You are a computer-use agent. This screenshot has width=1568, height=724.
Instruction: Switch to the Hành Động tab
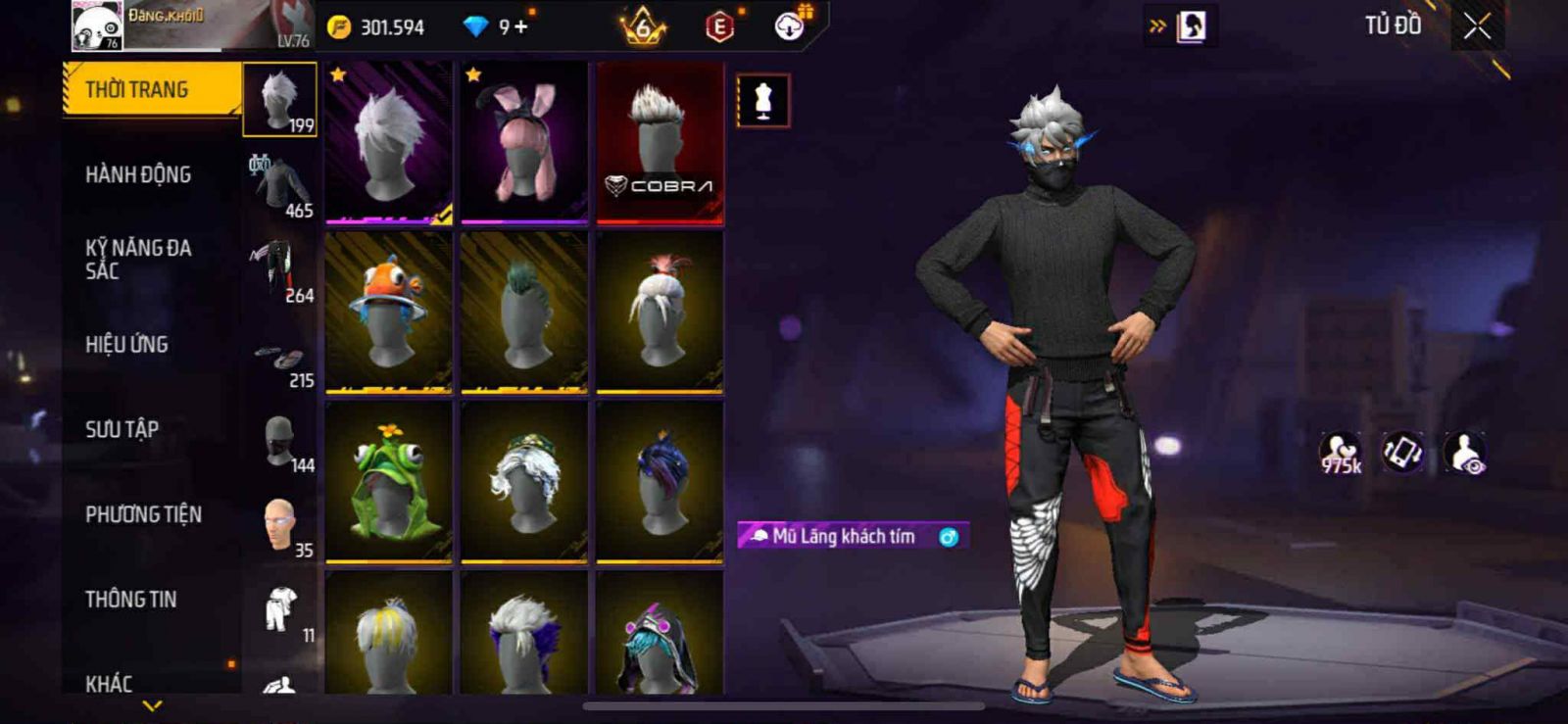coord(138,174)
